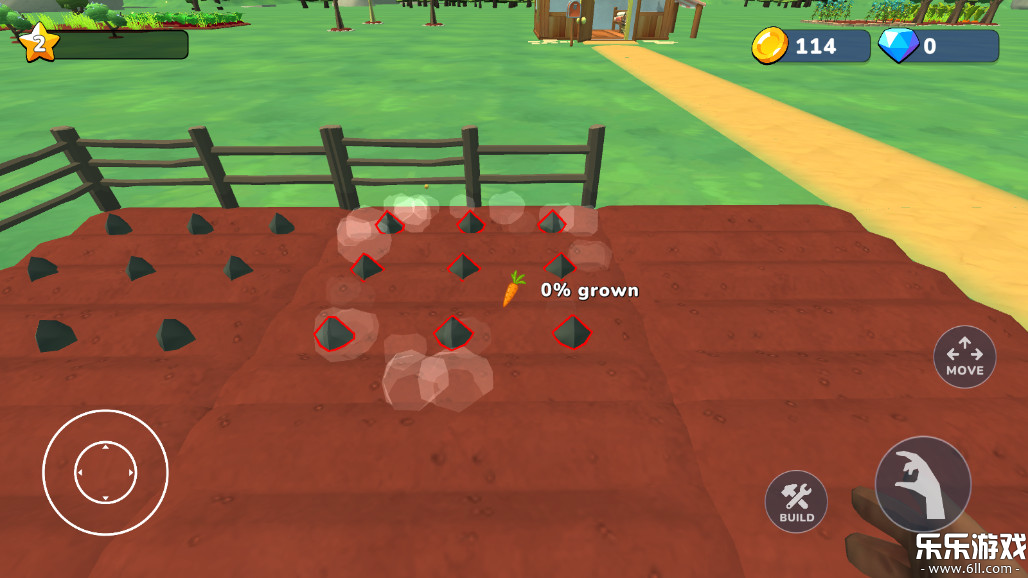Open the BUILD menu
1028x578 pixels.
coord(797,500)
